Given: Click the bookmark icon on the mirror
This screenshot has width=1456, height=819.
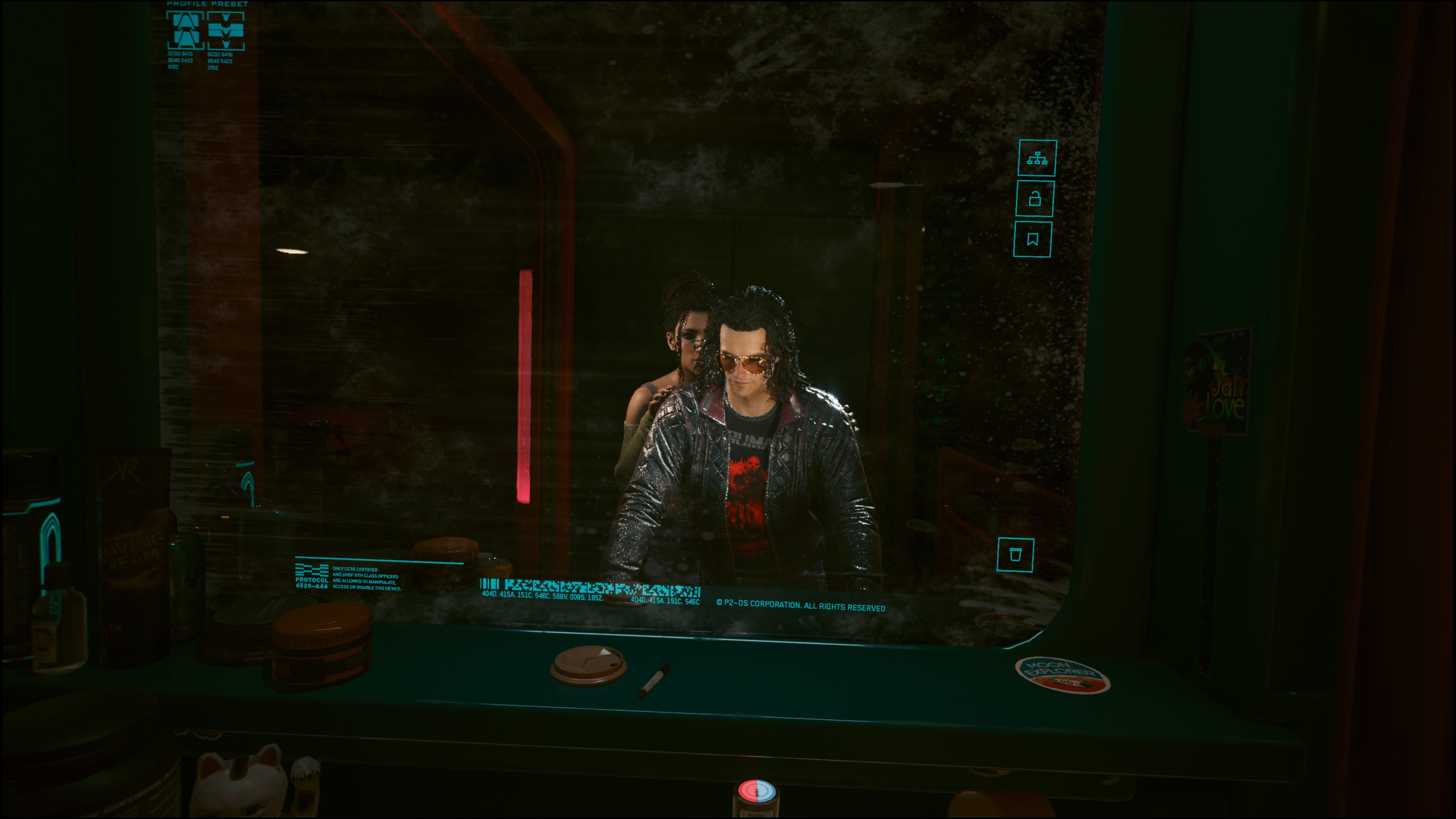Looking at the screenshot, I should [1032, 240].
